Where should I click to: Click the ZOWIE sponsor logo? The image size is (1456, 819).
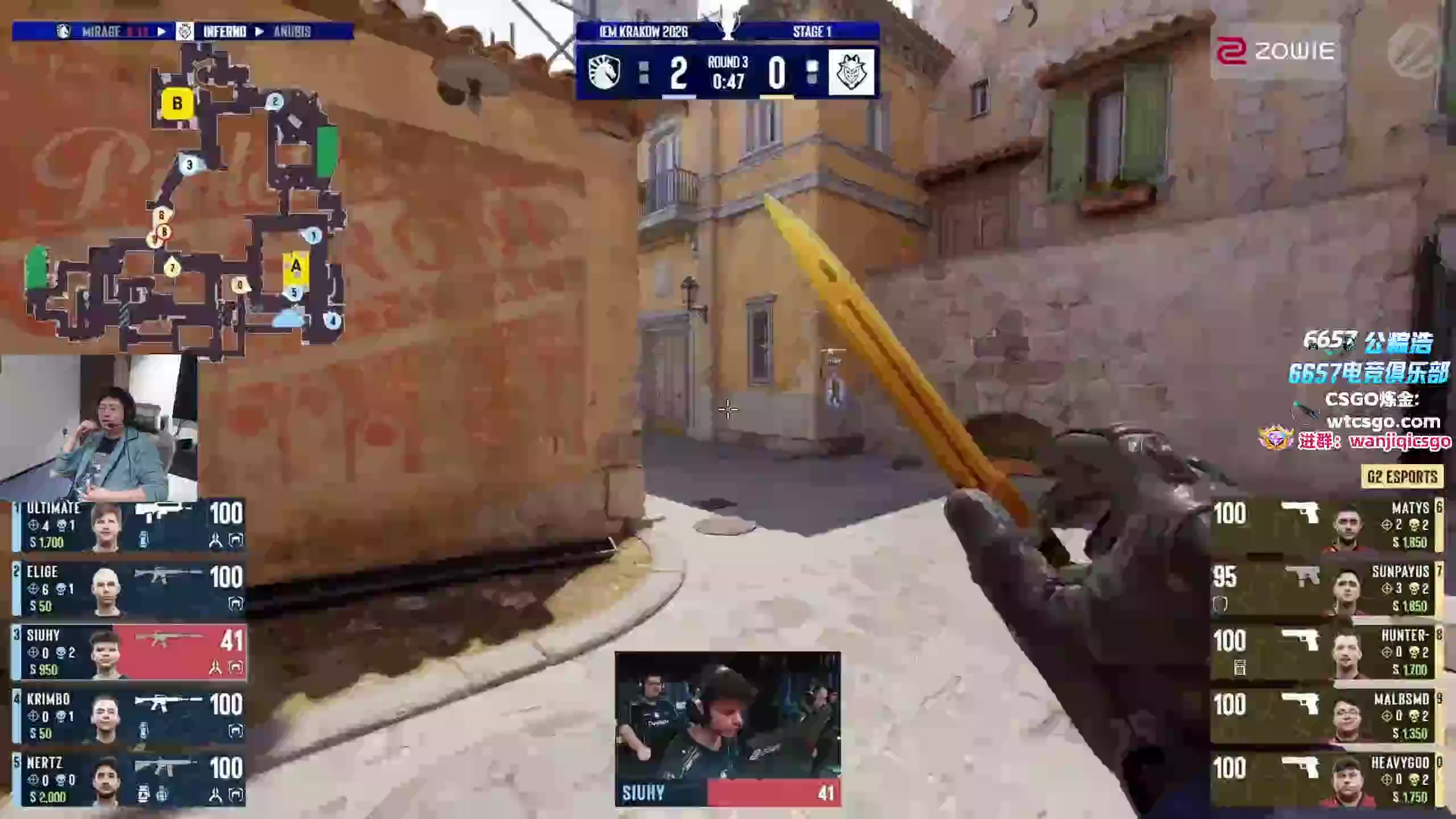[1275, 52]
